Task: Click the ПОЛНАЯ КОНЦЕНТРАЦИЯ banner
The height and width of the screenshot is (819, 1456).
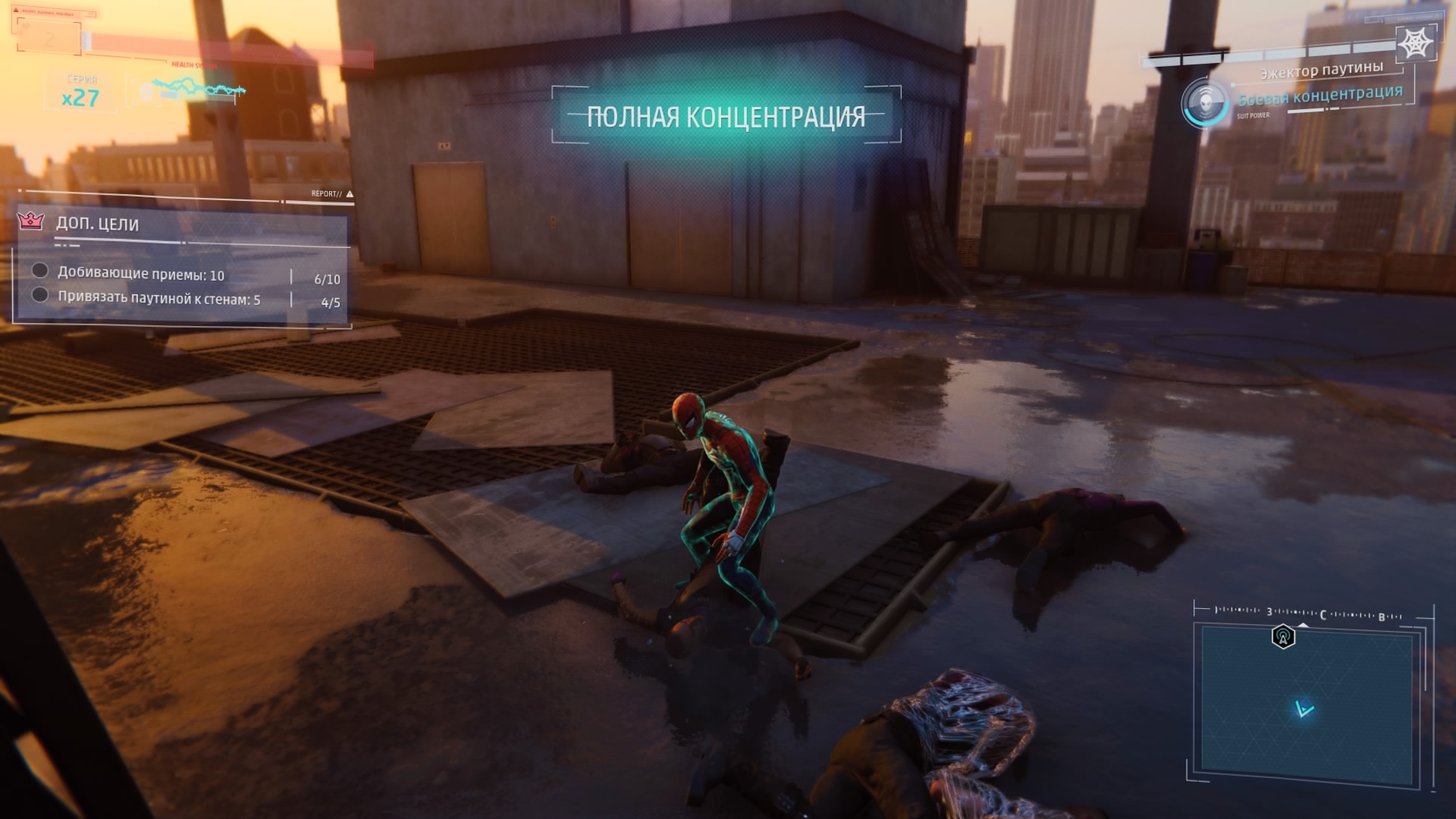Action: pyautogui.click(x=726, y=117)
